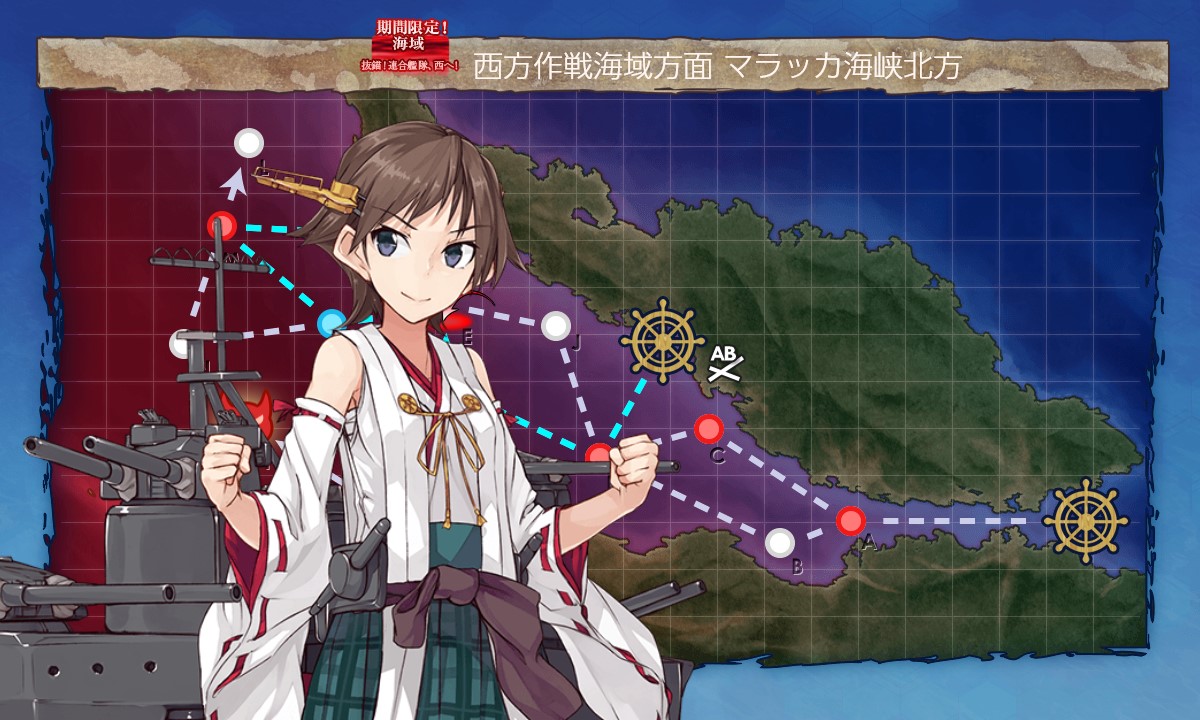Select the cyan node on the route
Screen dimensions: 1200x720
click(x=331, y=323)
